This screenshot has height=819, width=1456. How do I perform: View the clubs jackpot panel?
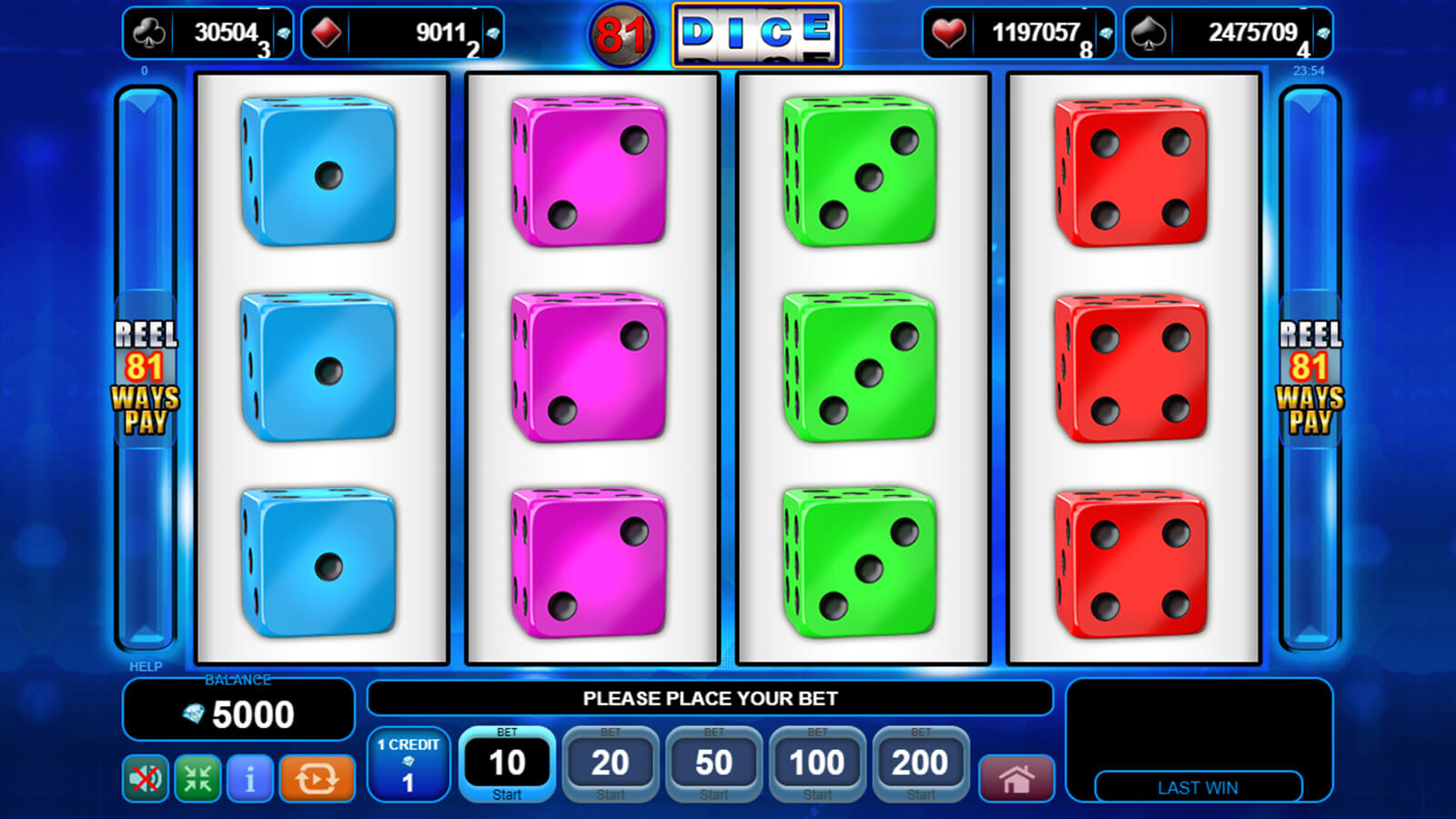click(208, 34)
